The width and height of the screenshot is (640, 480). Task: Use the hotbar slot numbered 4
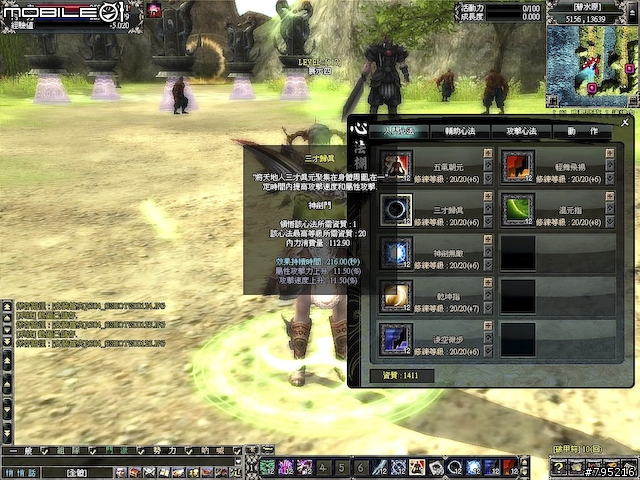[323, 467]
